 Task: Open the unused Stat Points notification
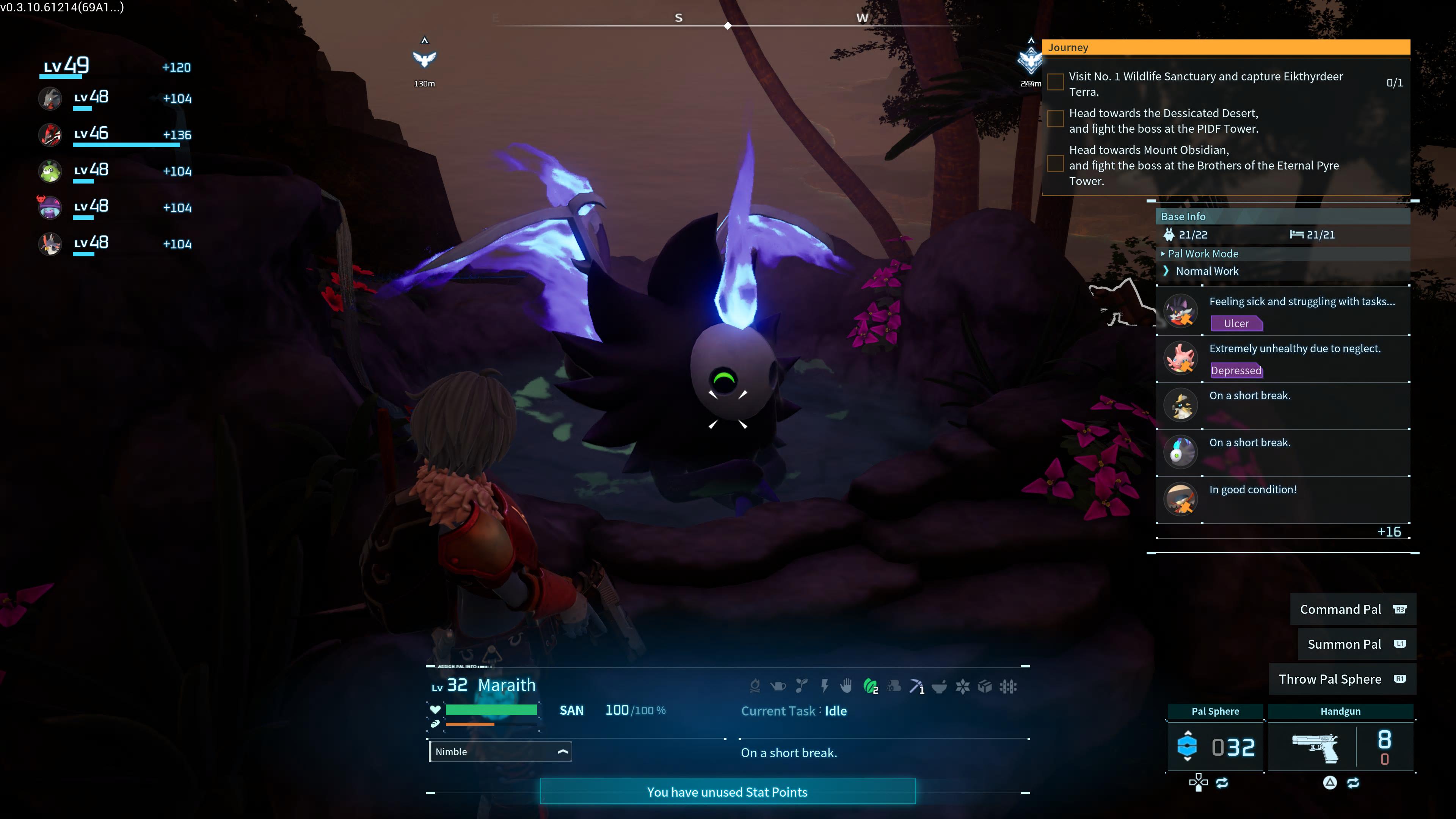click(727, 792)
